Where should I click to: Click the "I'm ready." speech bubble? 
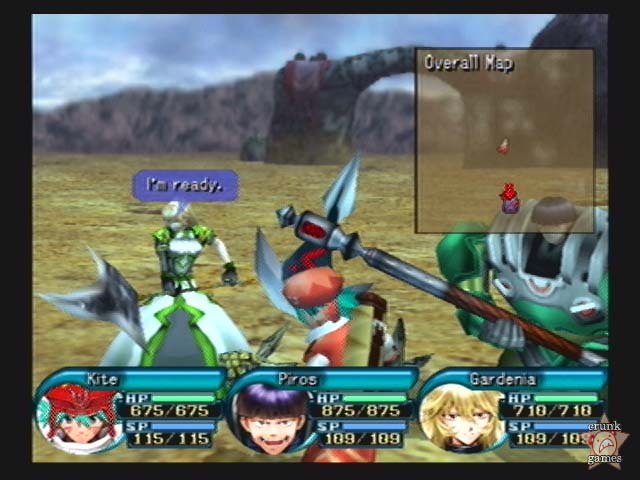(x=186, y=185)
